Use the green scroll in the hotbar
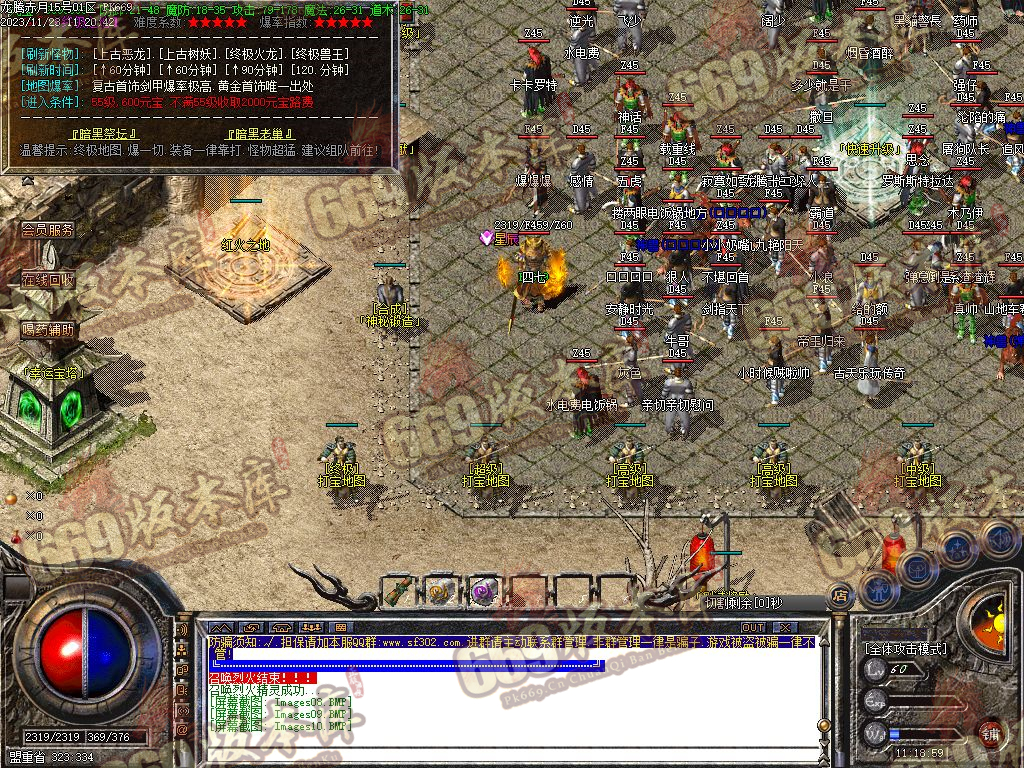Image resolution: width=1024 pixels, height=768 pixels. [398, 591]
